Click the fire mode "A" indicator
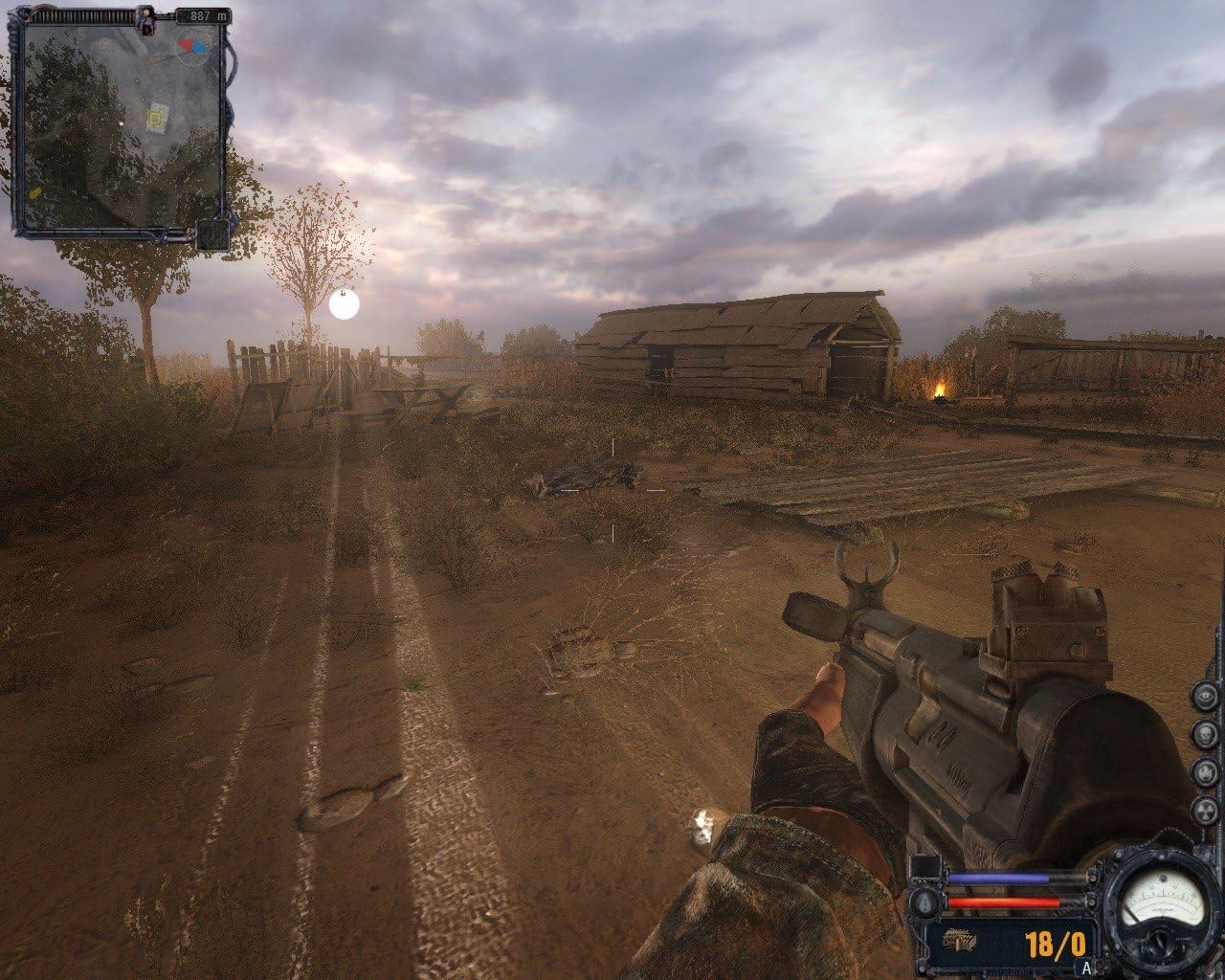This screenshot has height=980, width=1225. (x=1085, y=968)
